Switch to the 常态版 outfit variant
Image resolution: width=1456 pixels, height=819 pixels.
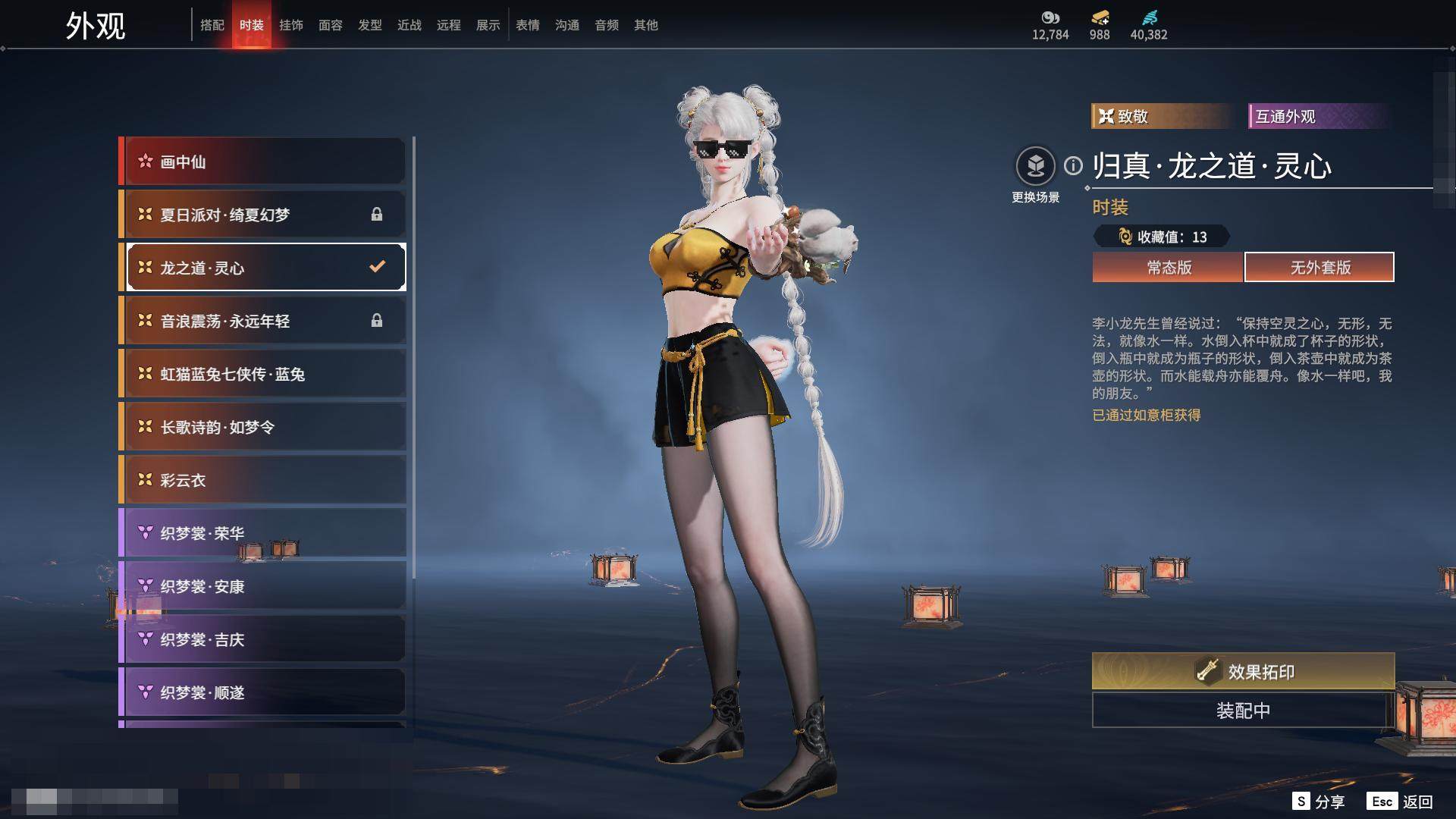pos(1168,268)
